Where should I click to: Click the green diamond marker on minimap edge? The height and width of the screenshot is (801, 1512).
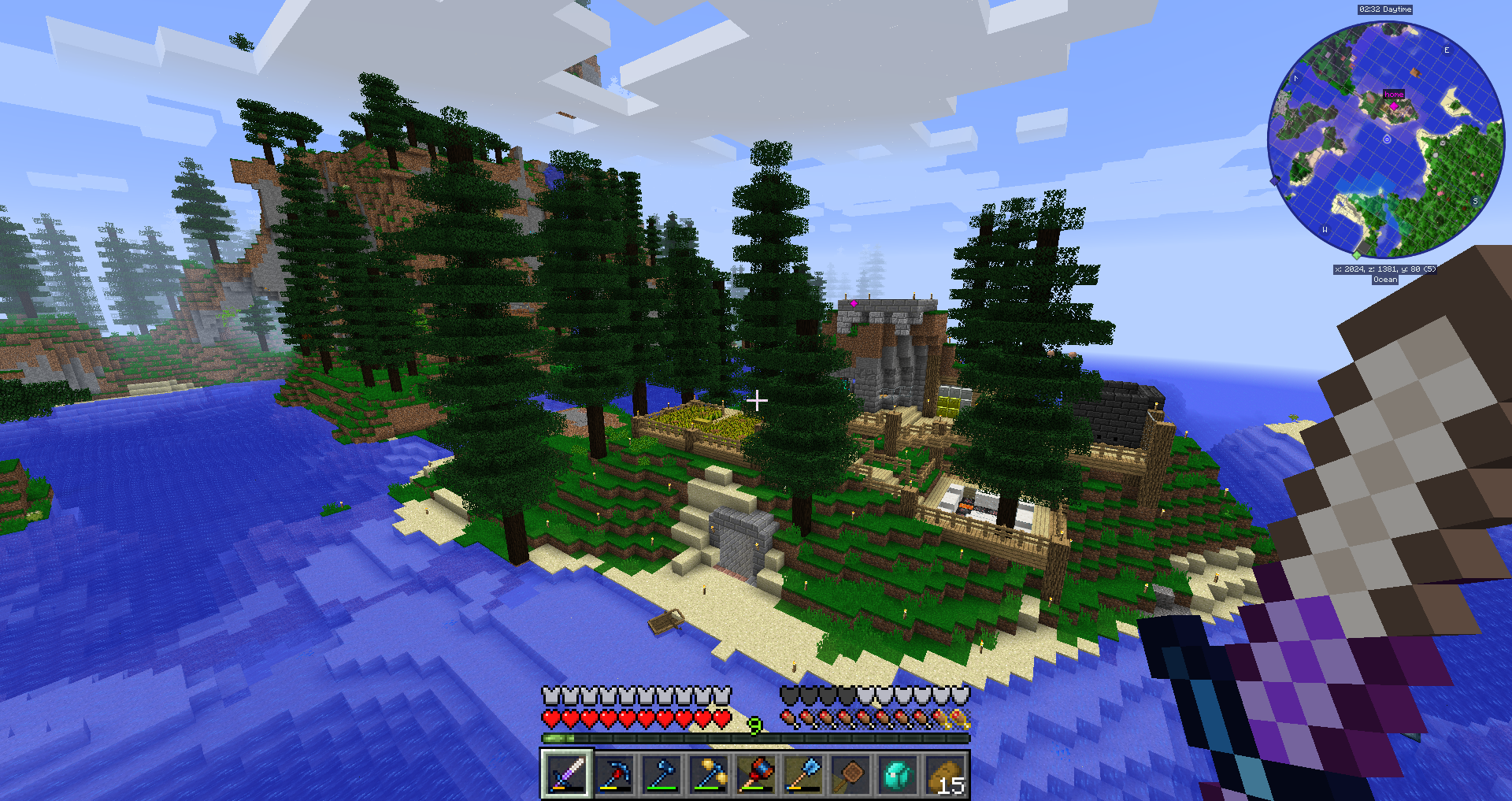(x=1357, y=255)
